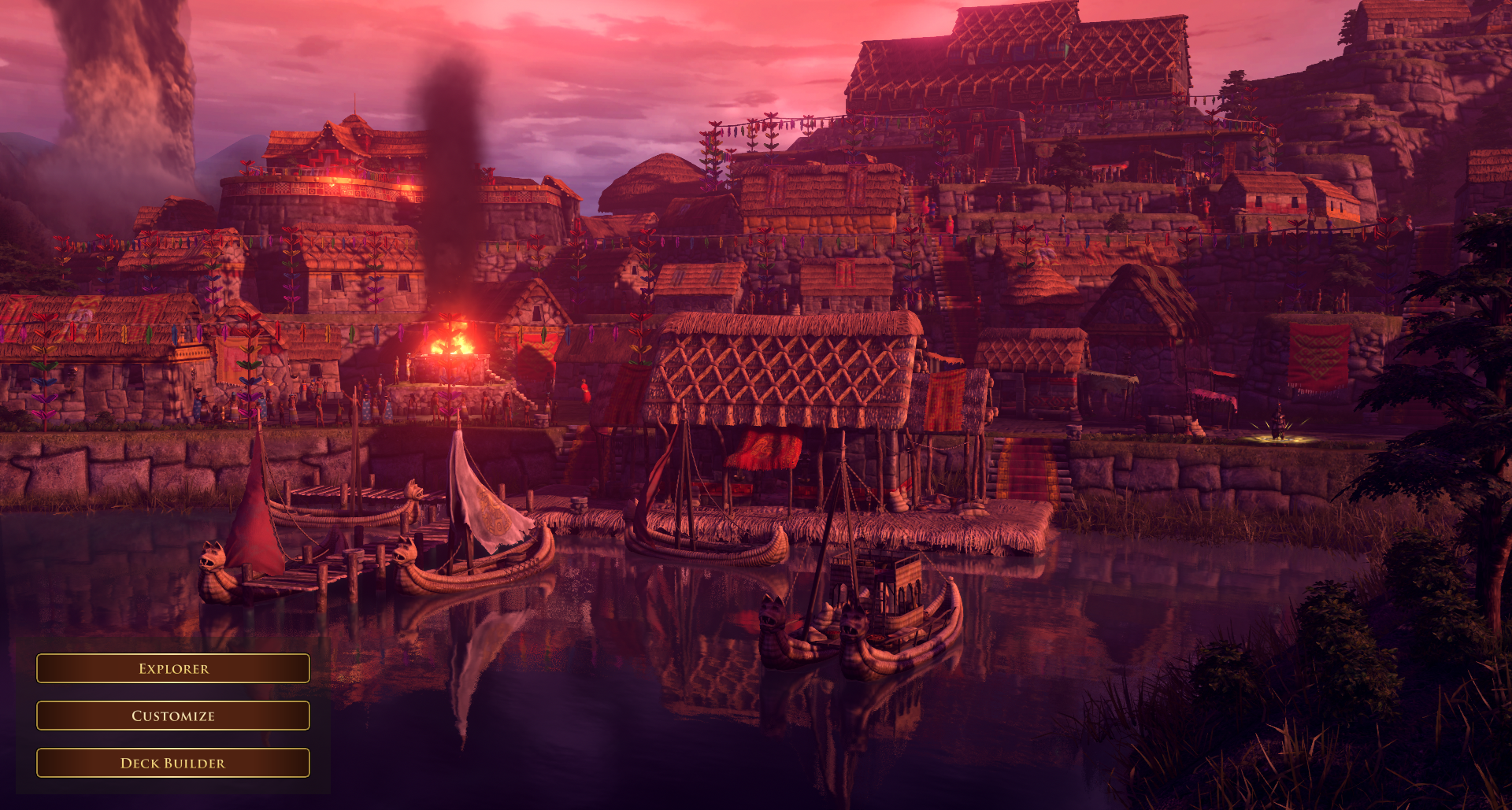Launch the Deck Builder
This screenshot has width=1512, height=810.
point(173,763)
